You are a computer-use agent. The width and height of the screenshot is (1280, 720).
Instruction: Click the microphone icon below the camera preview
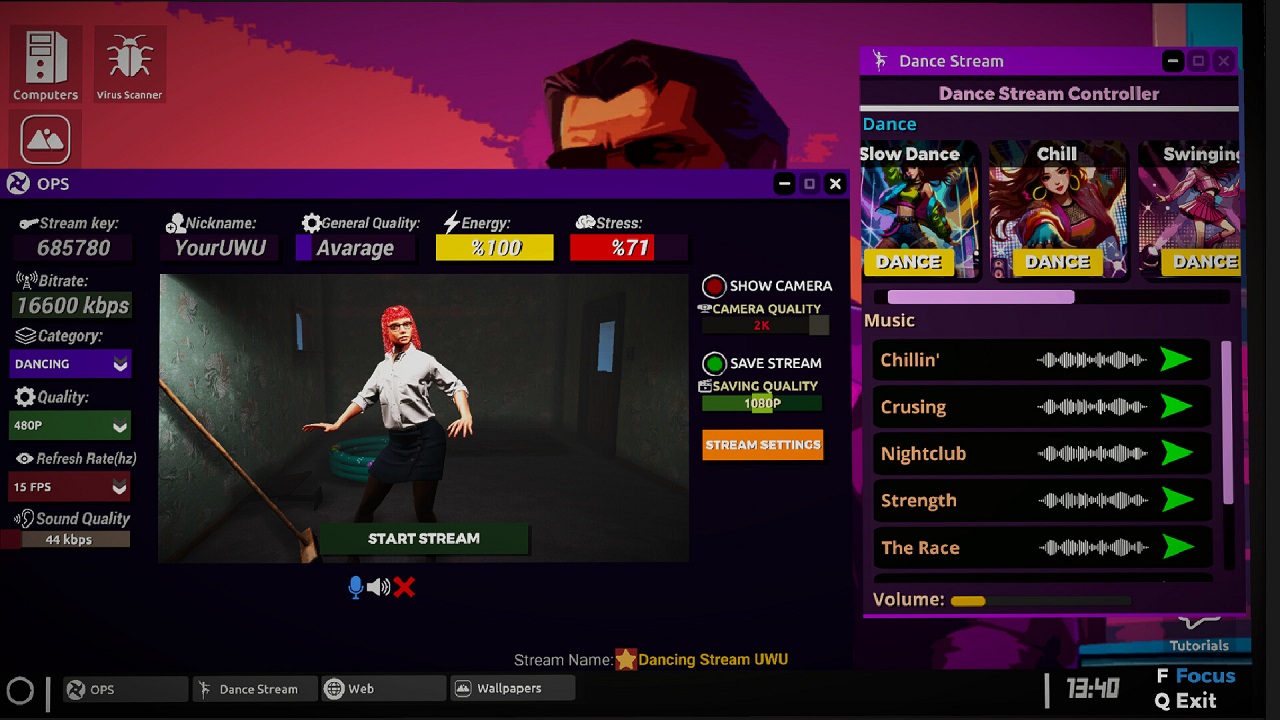click(x=355, y=587)
